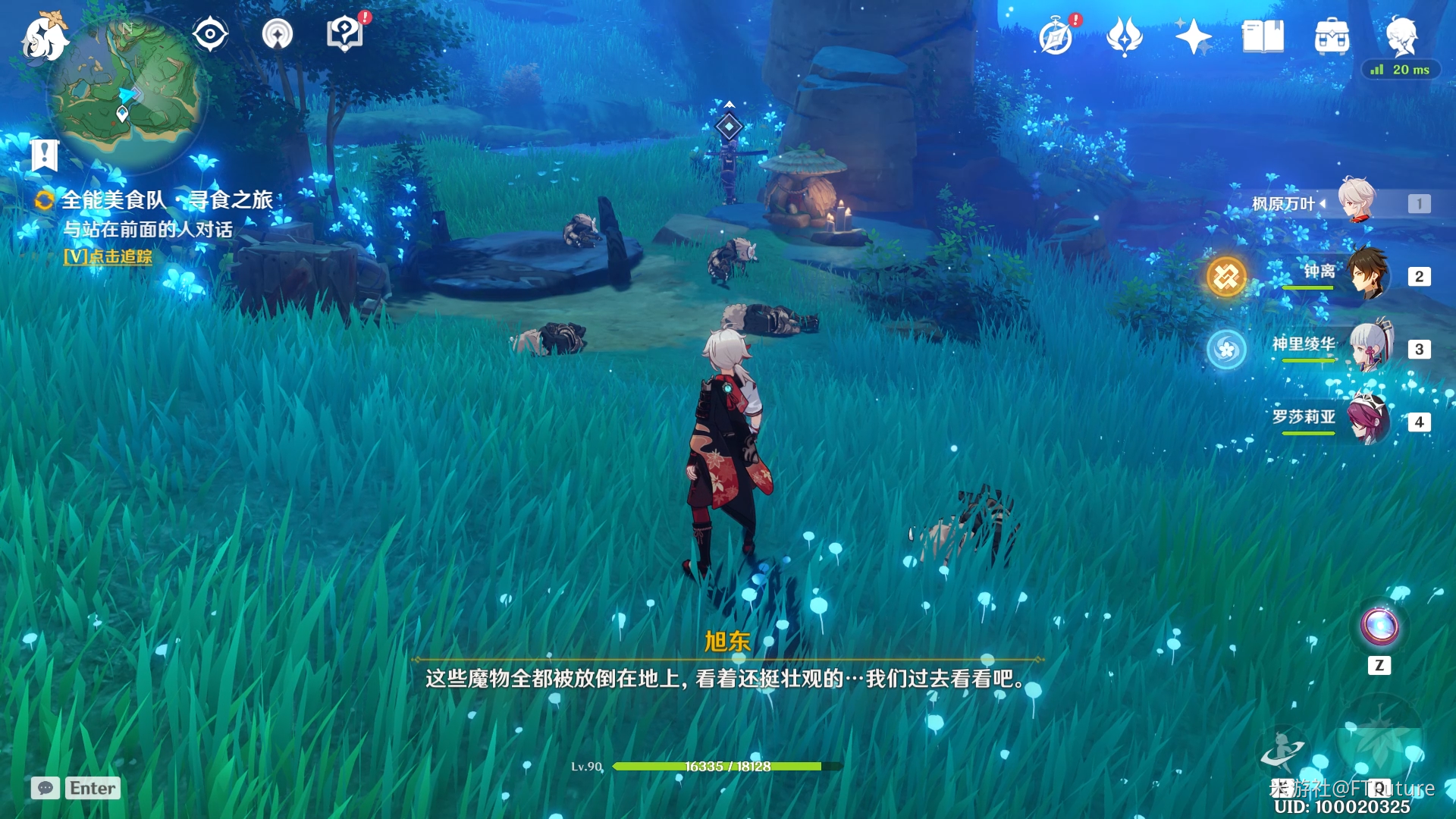The height and width of the screenshot is (819, 1456).
Task: Toggle elemental sight eye icon
Action: tap(210, 34)
